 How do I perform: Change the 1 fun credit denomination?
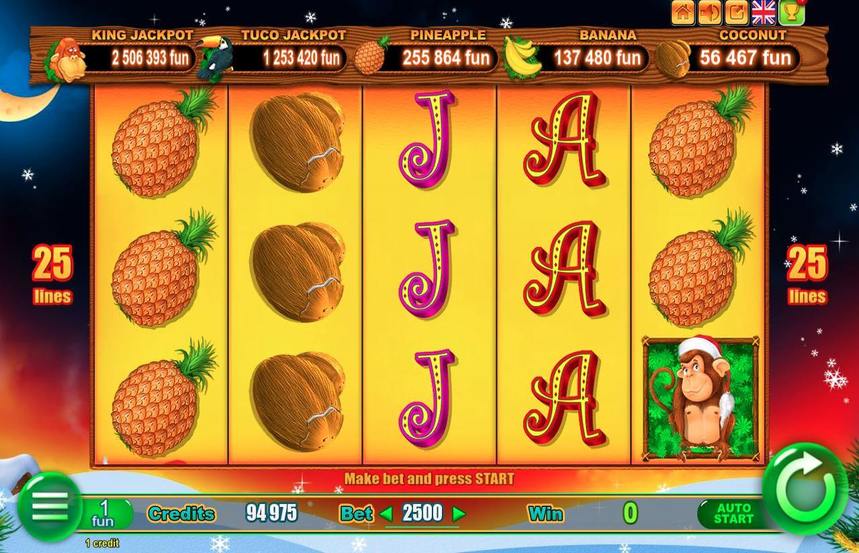(103, 514)
